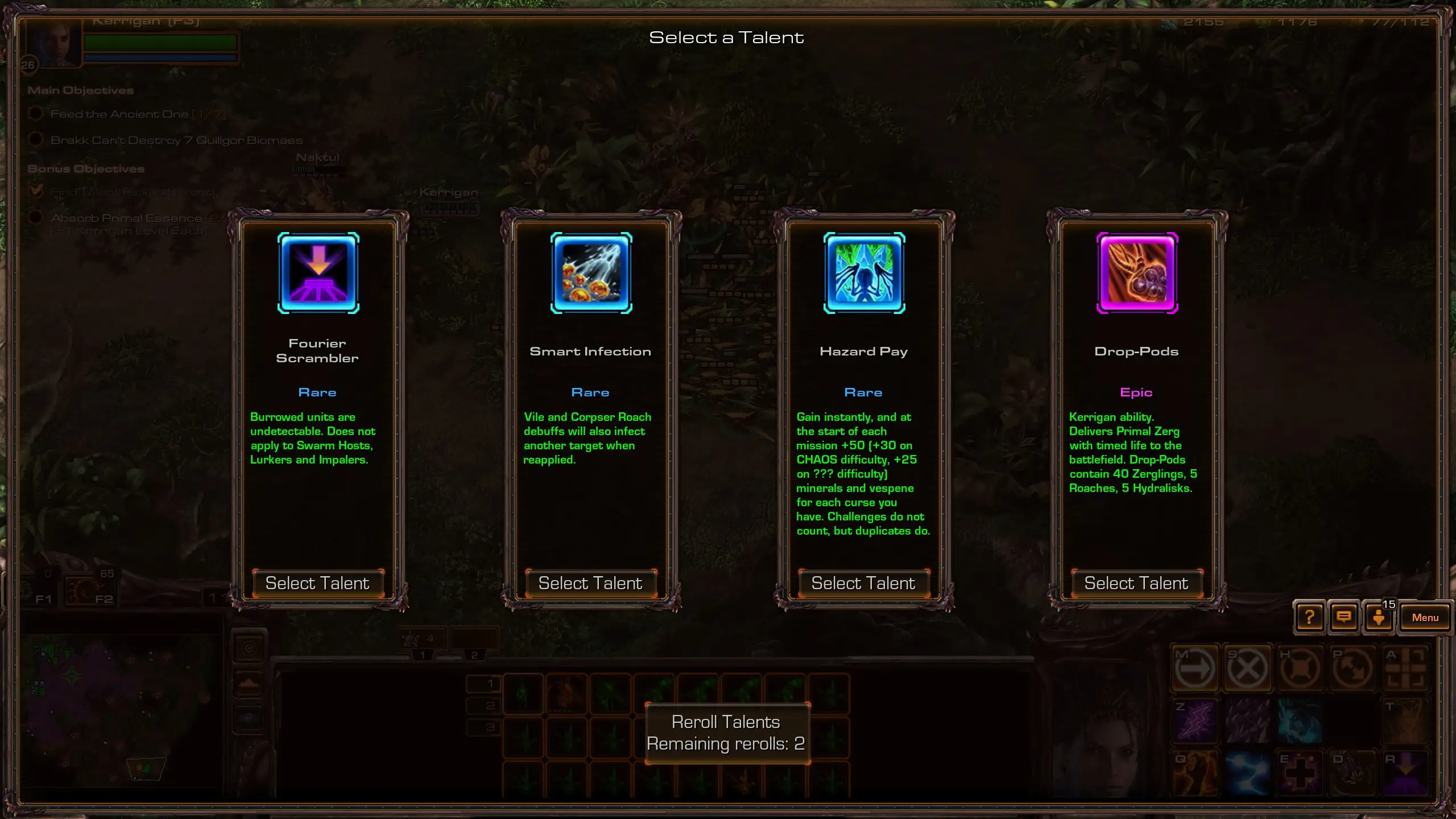1456x819 pixels.
Task: Select the Drop-Pods epic talent
Action: tap(1136, 583)
